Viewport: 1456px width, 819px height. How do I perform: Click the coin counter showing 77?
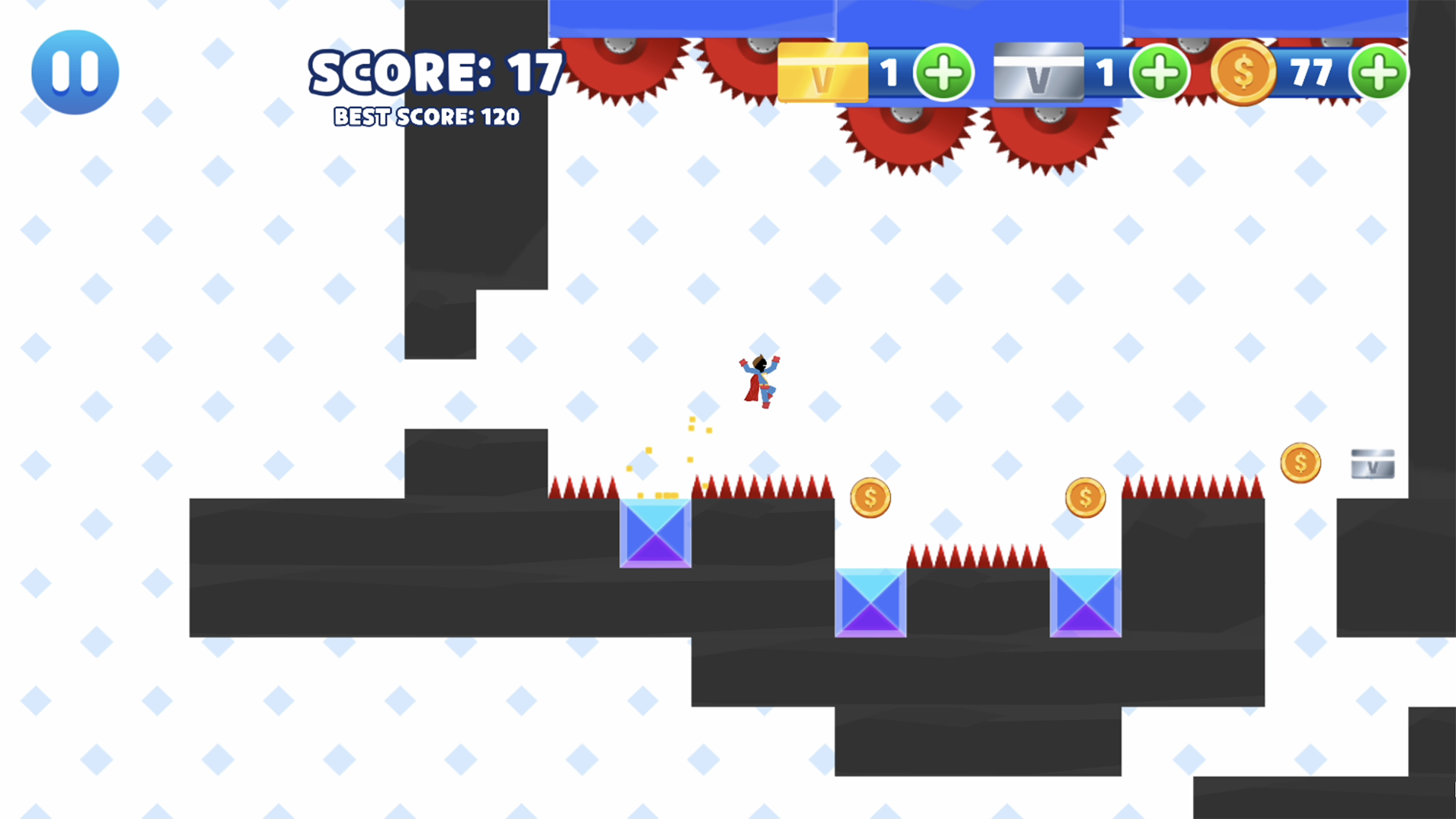(1314, 74)
